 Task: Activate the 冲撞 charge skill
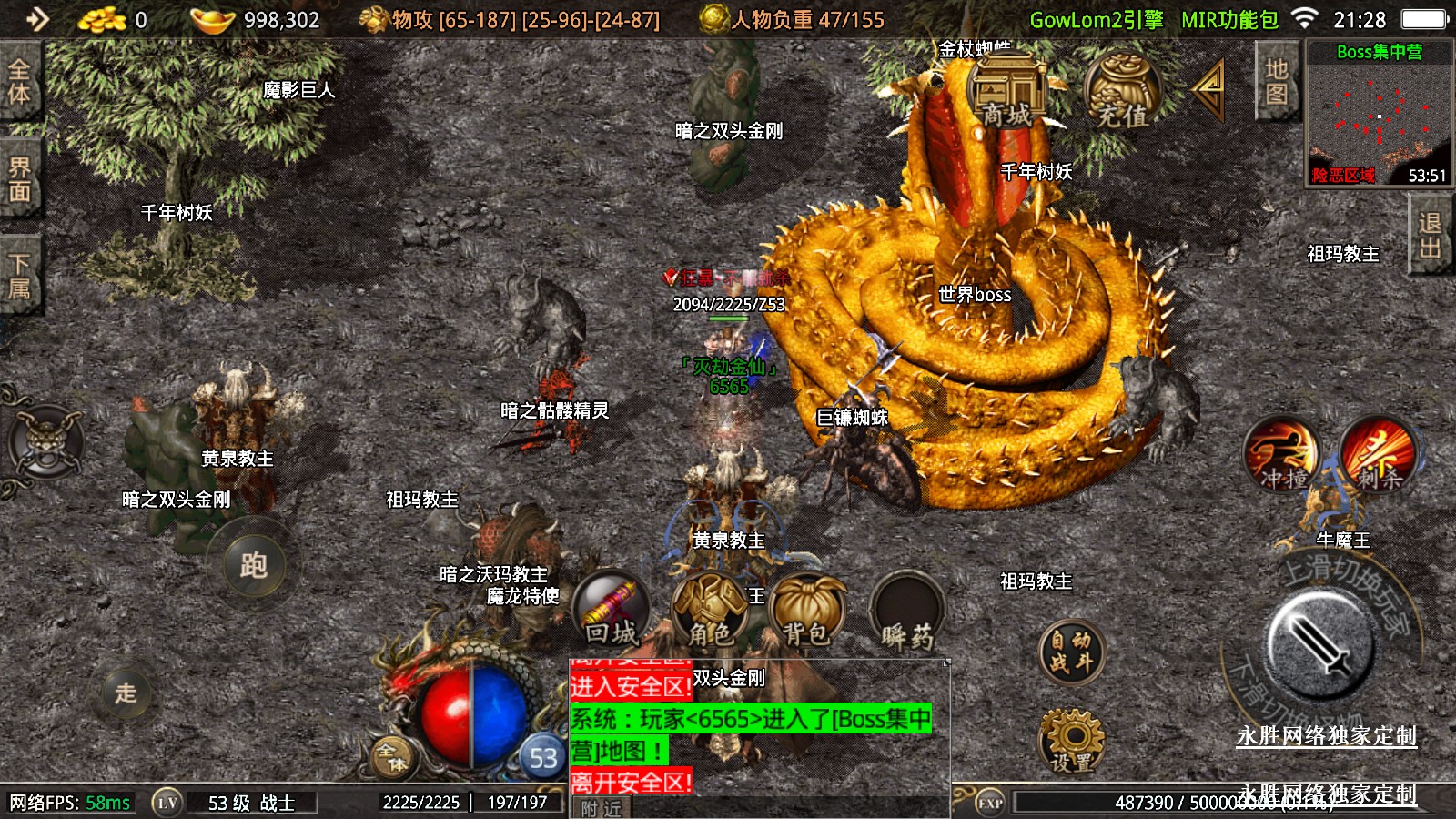tap(1282, 454)
